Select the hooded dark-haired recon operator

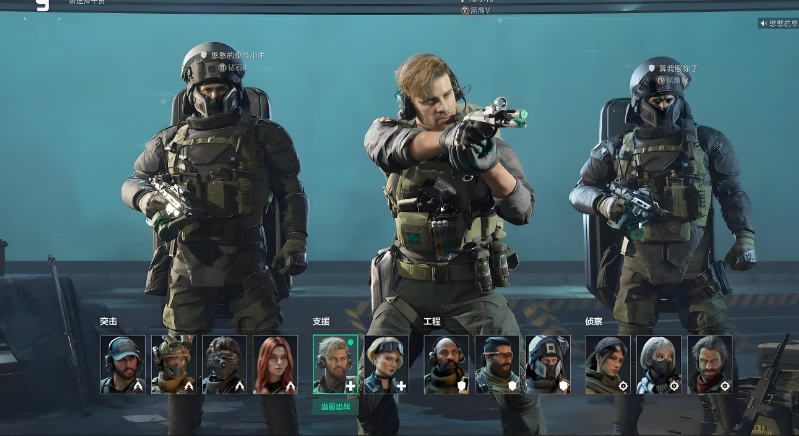coord(608,364)
